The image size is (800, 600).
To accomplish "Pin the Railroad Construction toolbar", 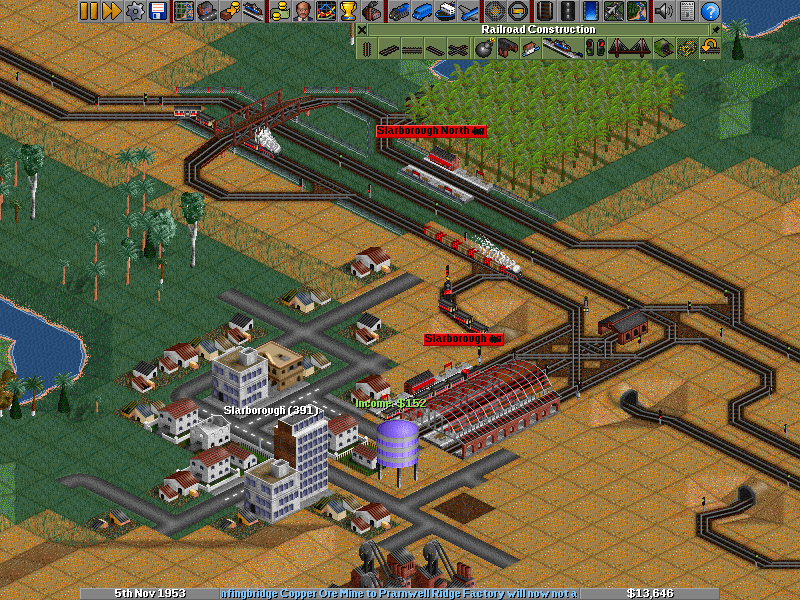I will pos(716,29).
